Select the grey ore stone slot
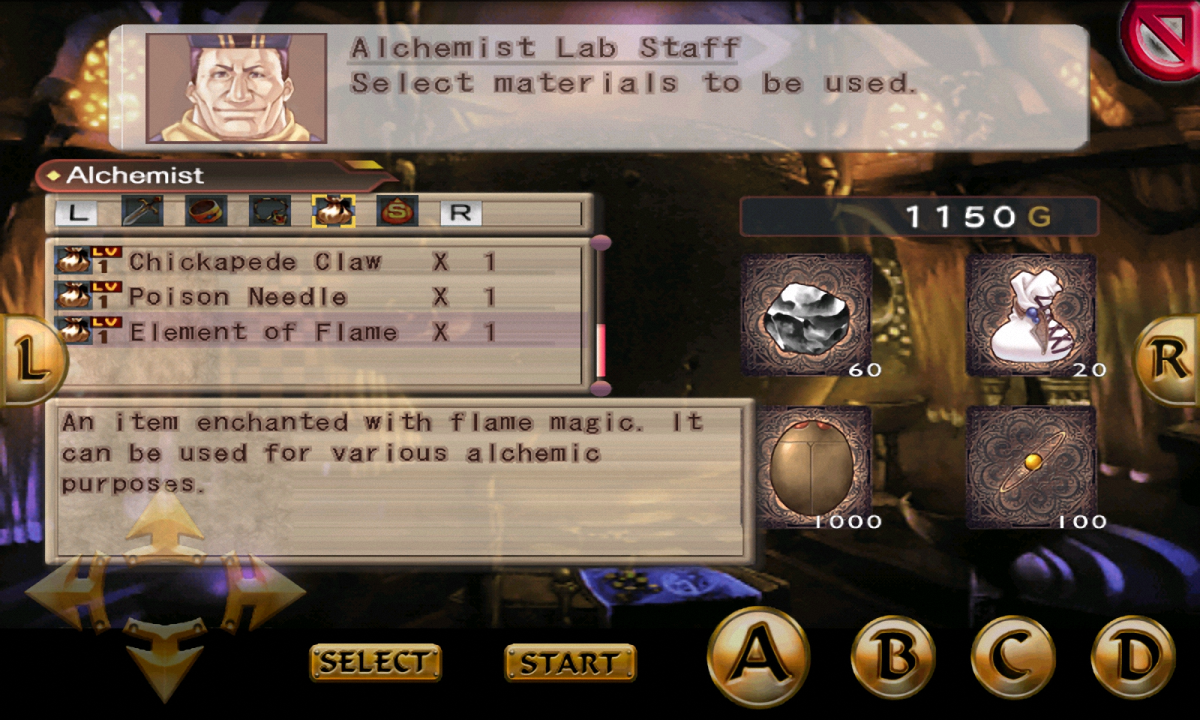 tap(806, 315)
